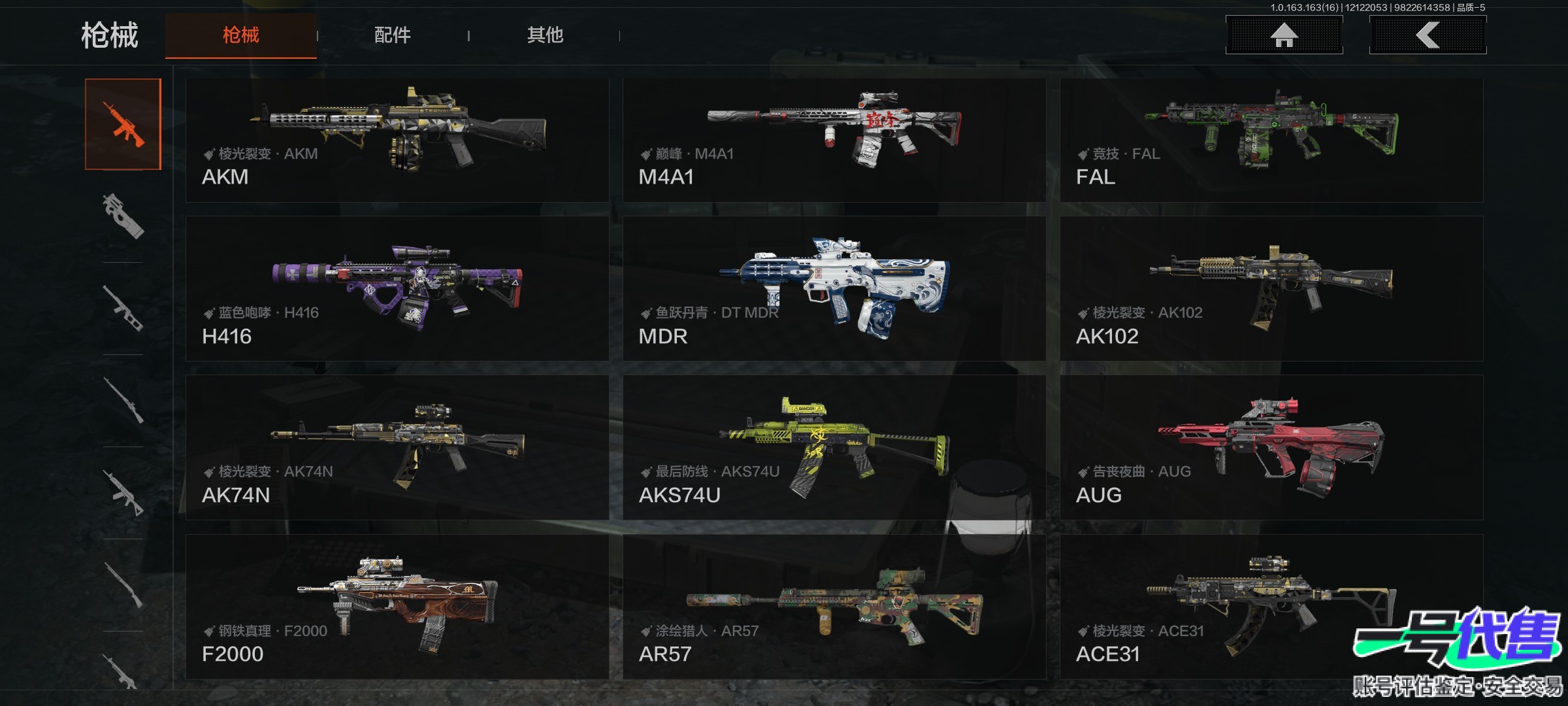Screen dimensions: 1568x706
Task: Select the H416 weapon card
Action: (397, 288)
